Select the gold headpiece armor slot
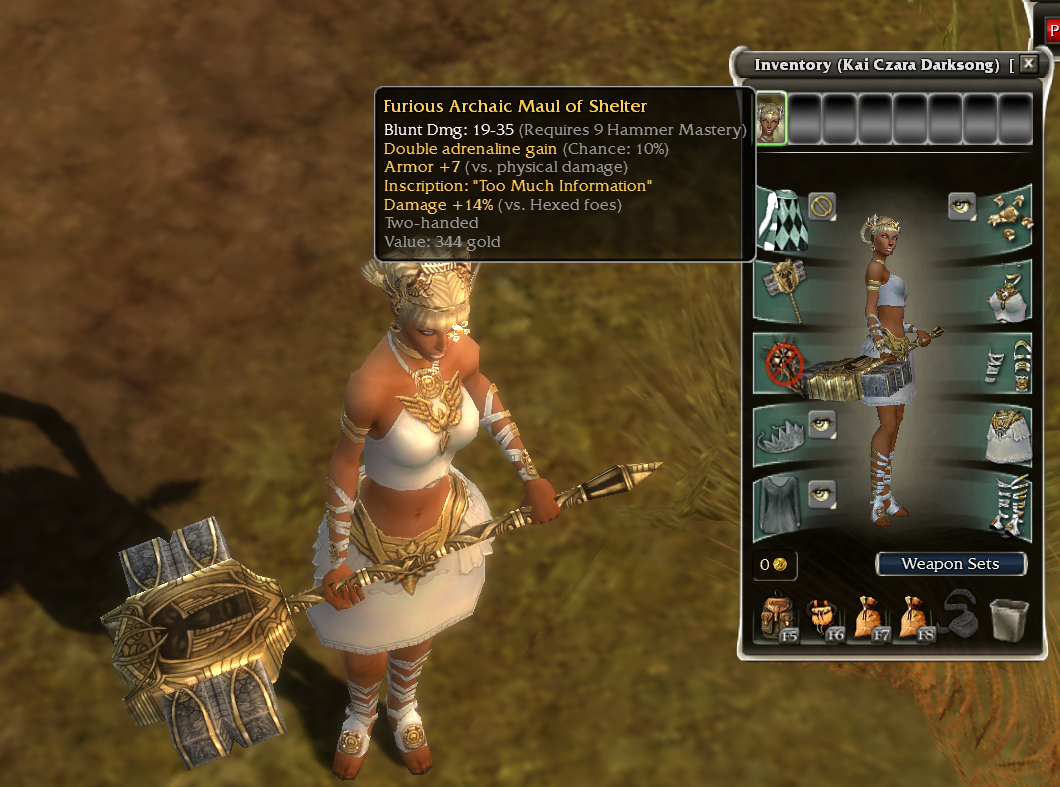 pos(1006,217)
